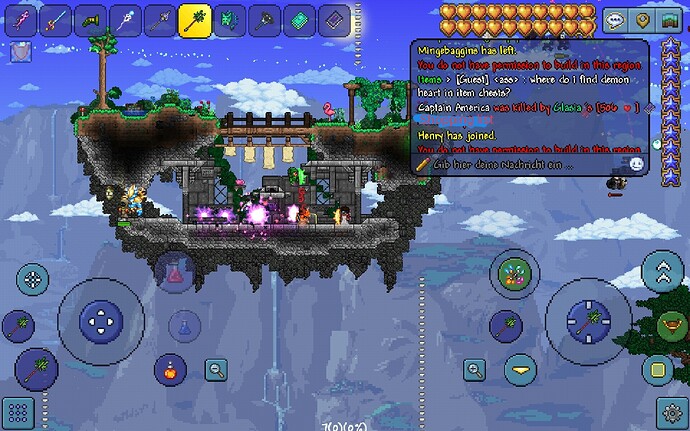Open the settings gear button
The image size is (690, 431).
click(x=671, y=412)
